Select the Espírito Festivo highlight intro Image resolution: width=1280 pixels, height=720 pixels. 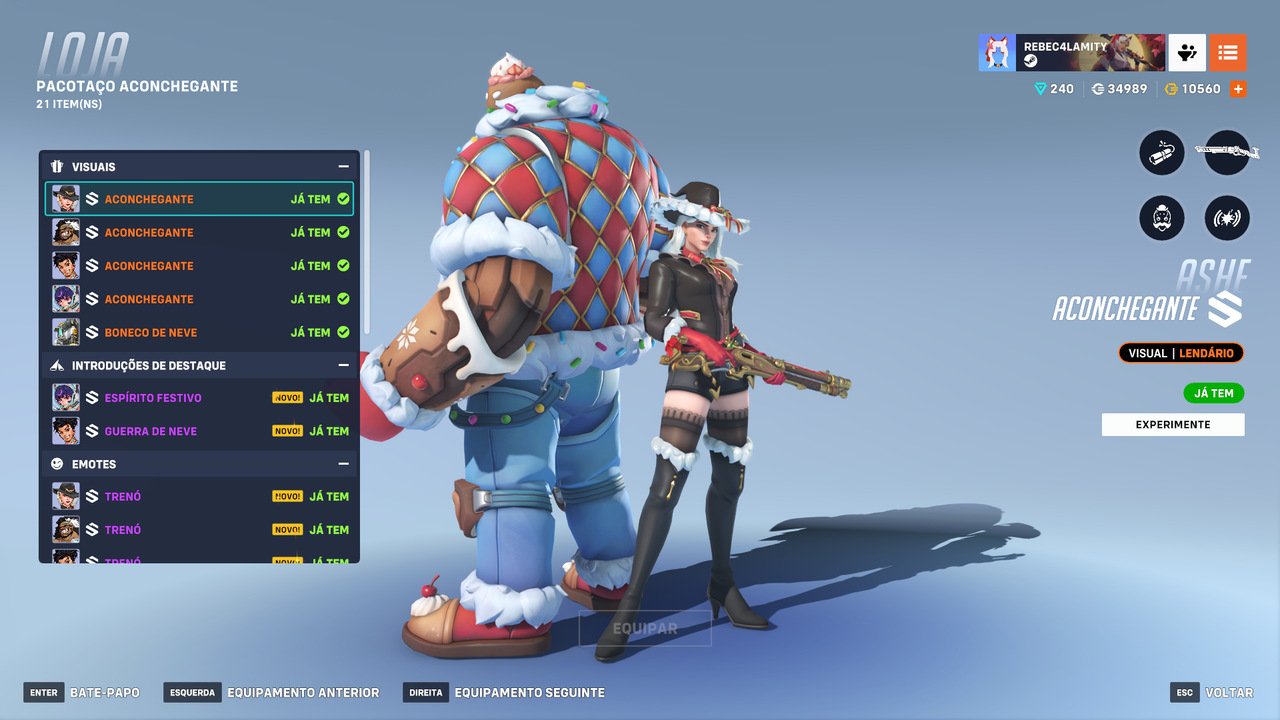pyautogui.click(x=200, y=398)
